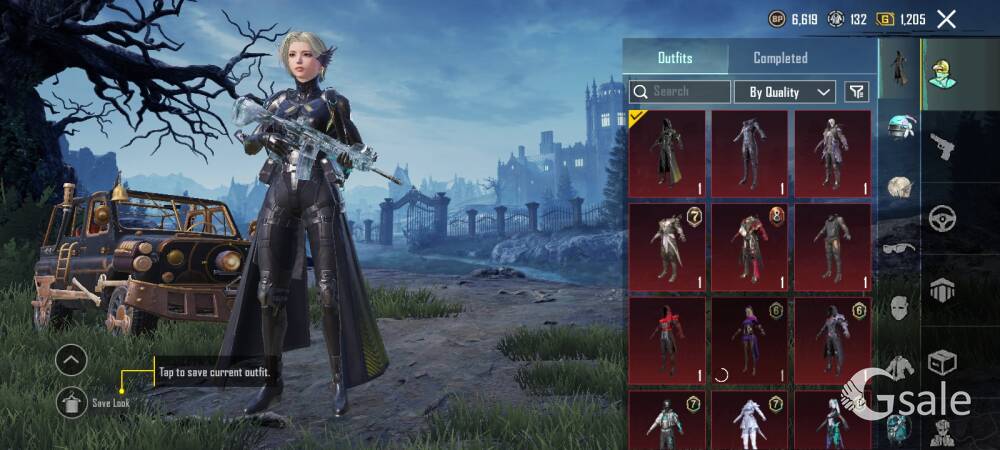Pick the purple dress outfit tile

750,340
